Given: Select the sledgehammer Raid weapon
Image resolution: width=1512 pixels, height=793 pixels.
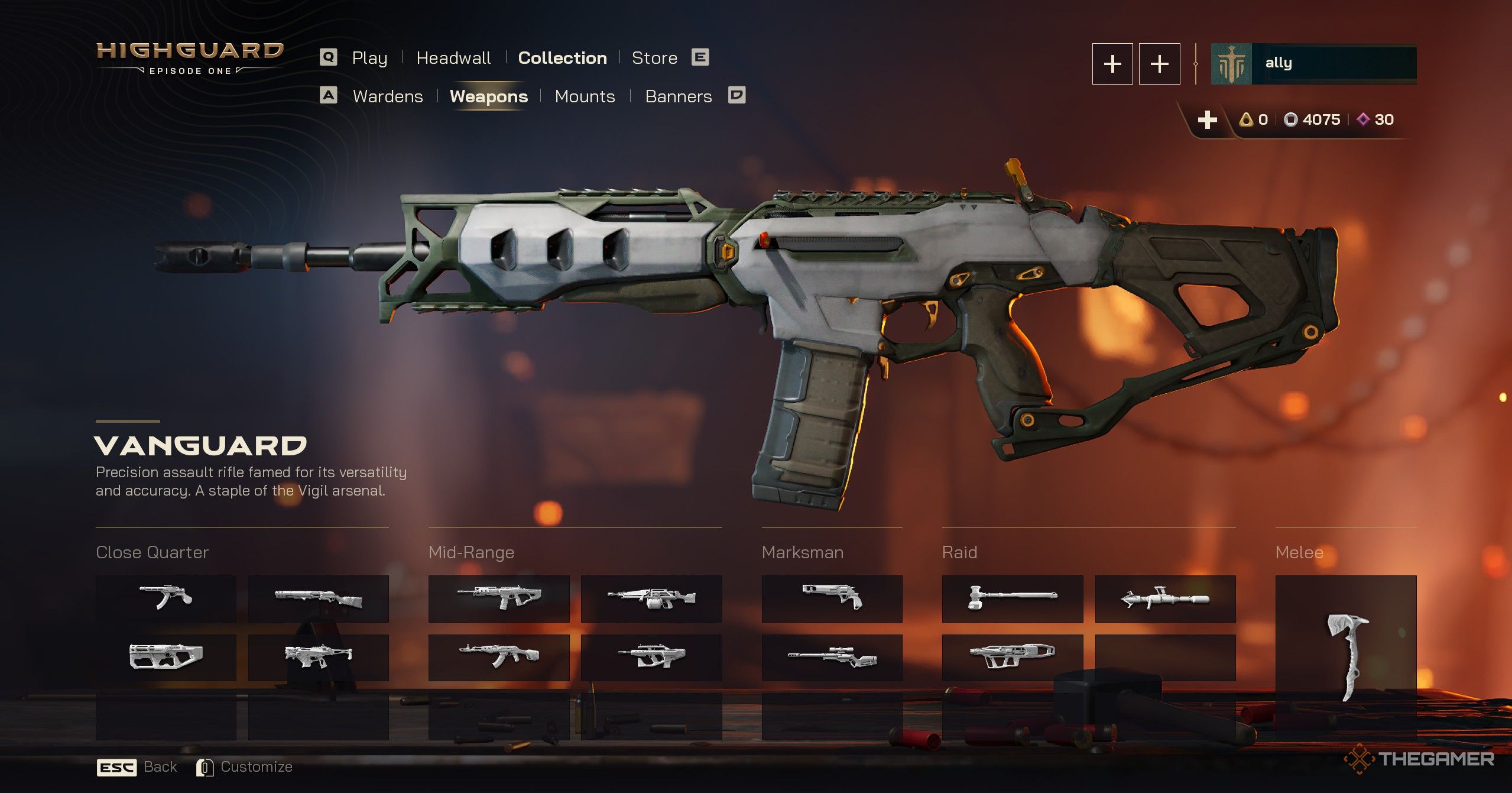Looking at the screenshot, I should click(x=1012, y=598).
